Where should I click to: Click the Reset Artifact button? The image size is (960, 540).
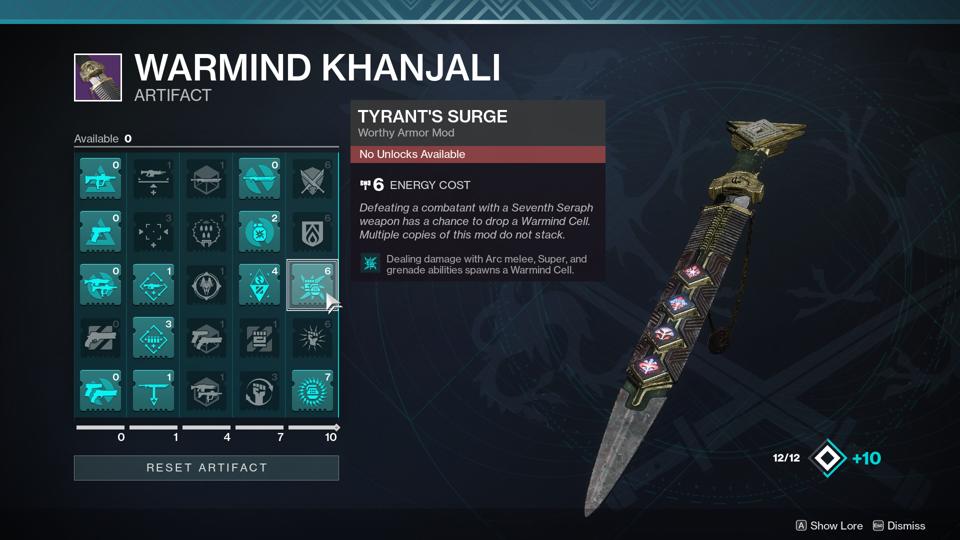206,467
